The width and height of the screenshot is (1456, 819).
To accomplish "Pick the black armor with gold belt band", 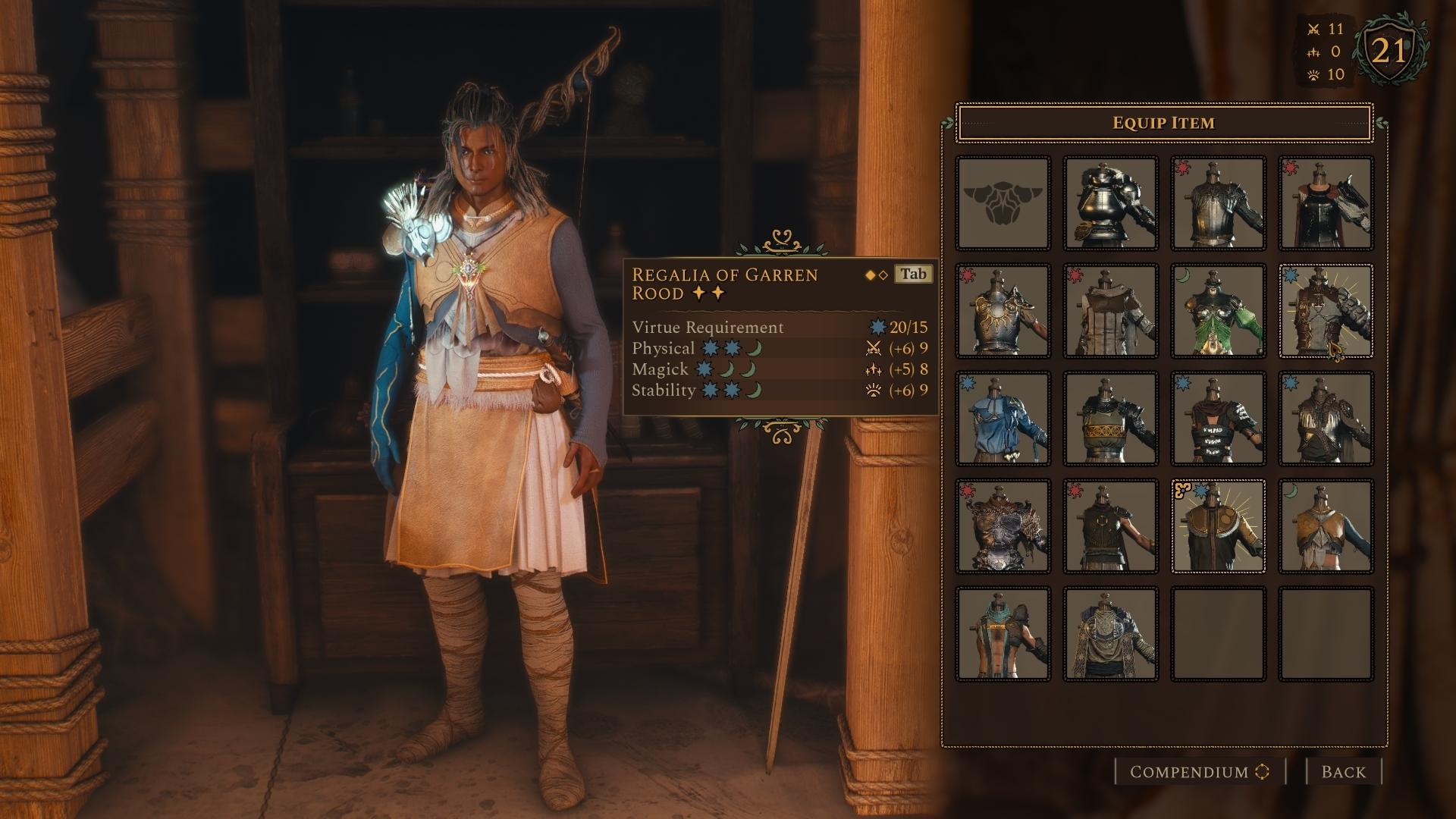I will pos(1110,419).
